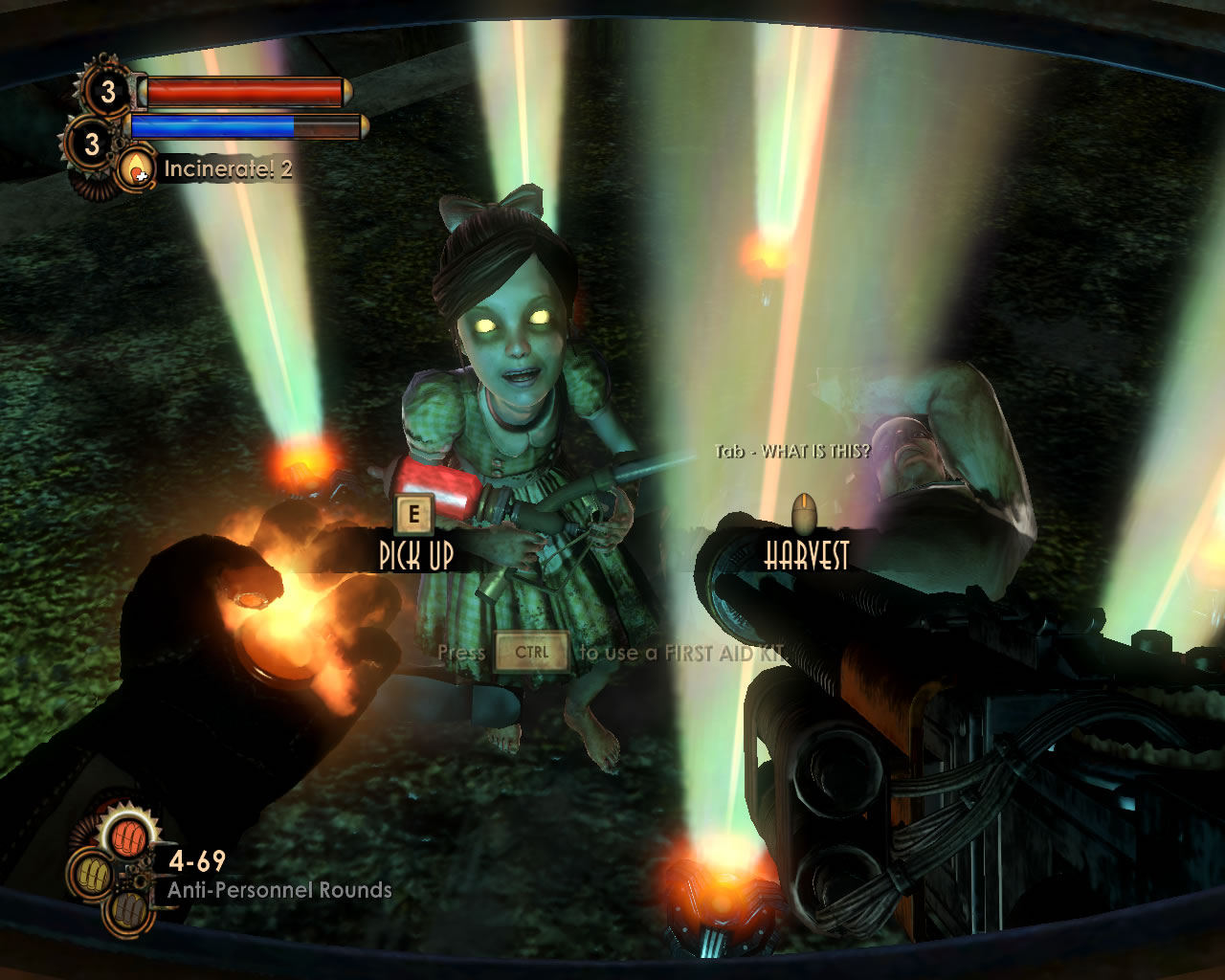Choose the PICK UP option
This screenshot has height=980, width=1225.
415,554
